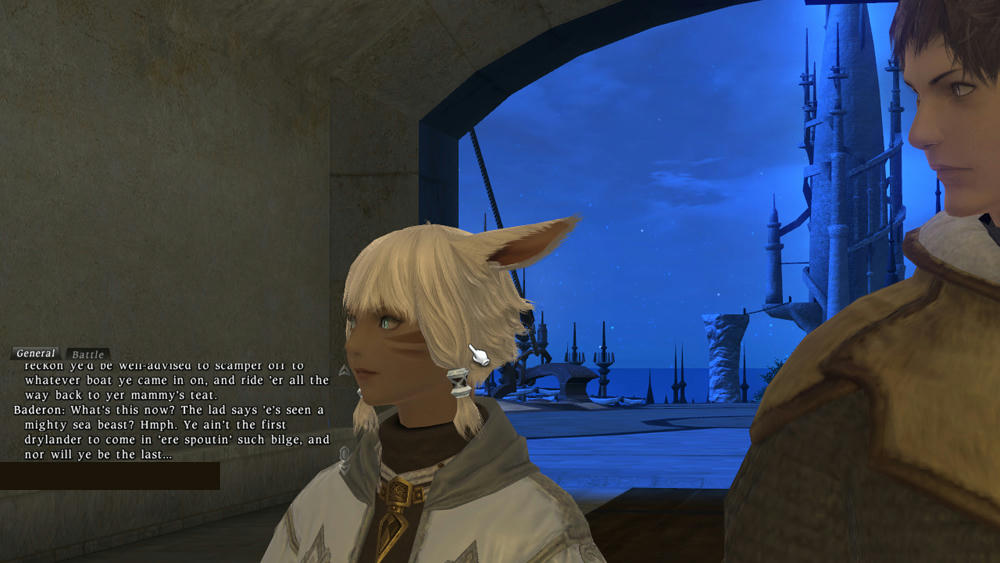Click the chat log scroll-up arrow
The width and height of the screenshot is (1000, 563).
343,370
